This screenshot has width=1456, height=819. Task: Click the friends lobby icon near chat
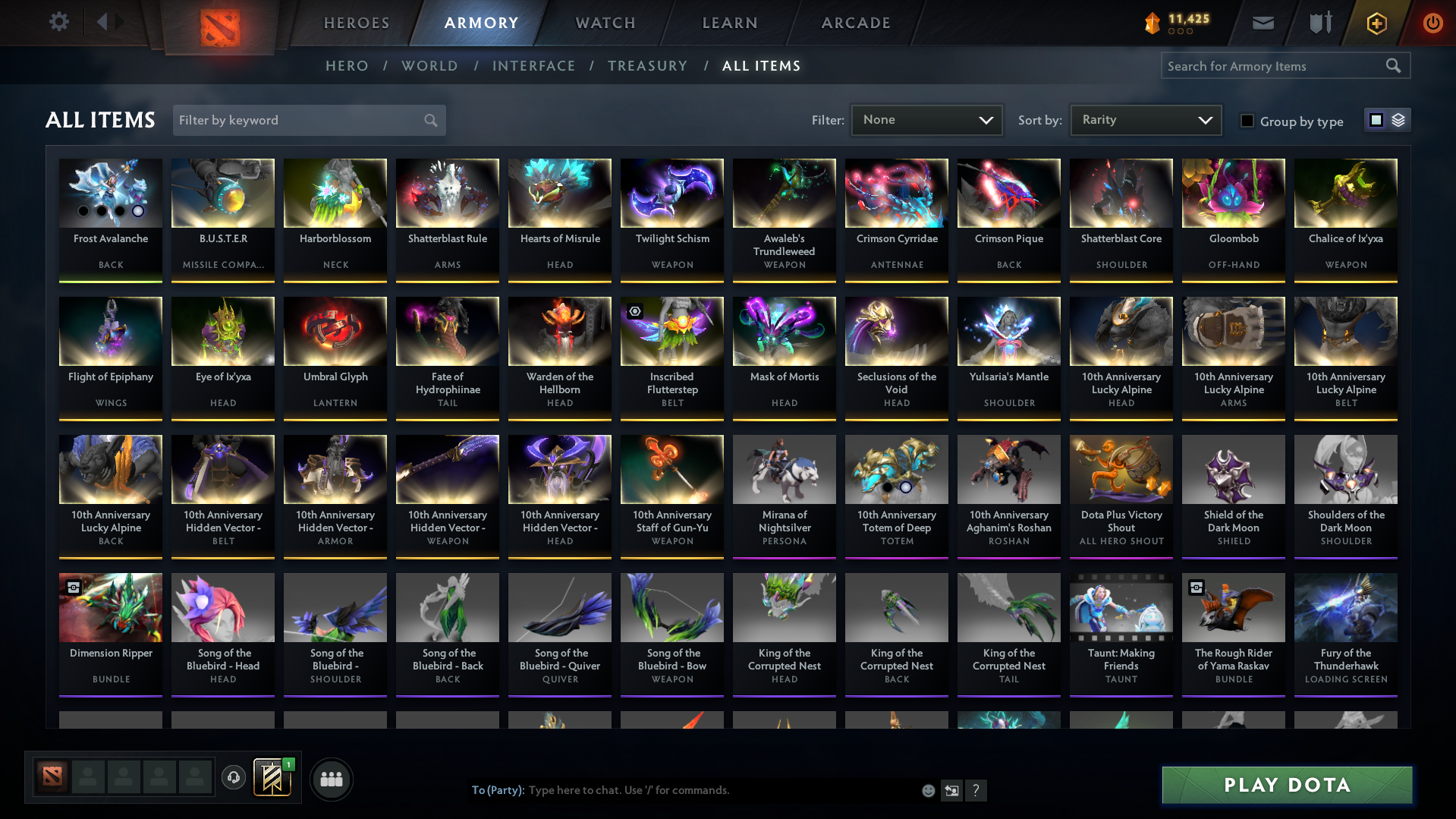[331, 779]
